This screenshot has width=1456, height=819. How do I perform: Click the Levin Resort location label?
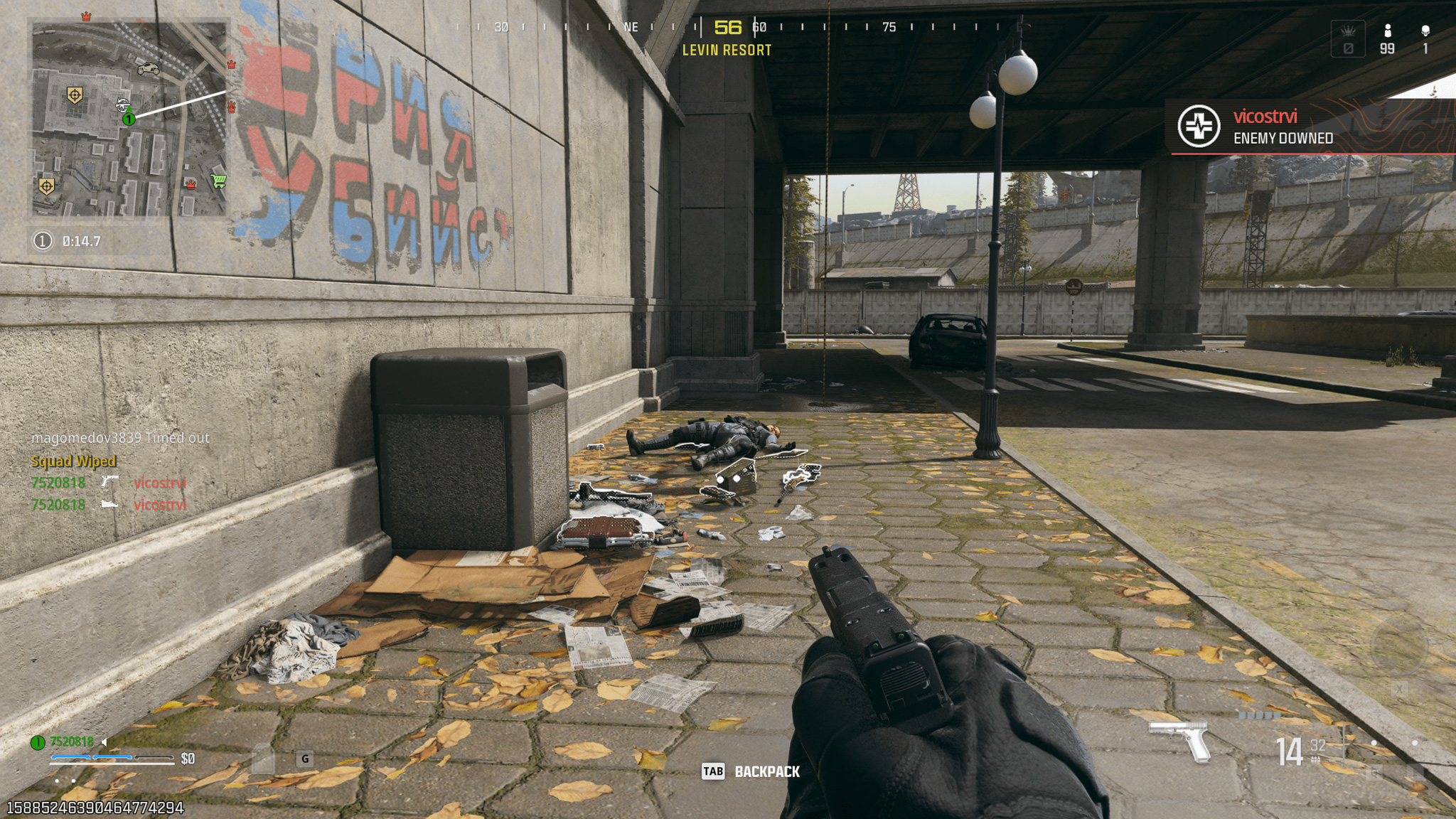[x=727, y=50]
